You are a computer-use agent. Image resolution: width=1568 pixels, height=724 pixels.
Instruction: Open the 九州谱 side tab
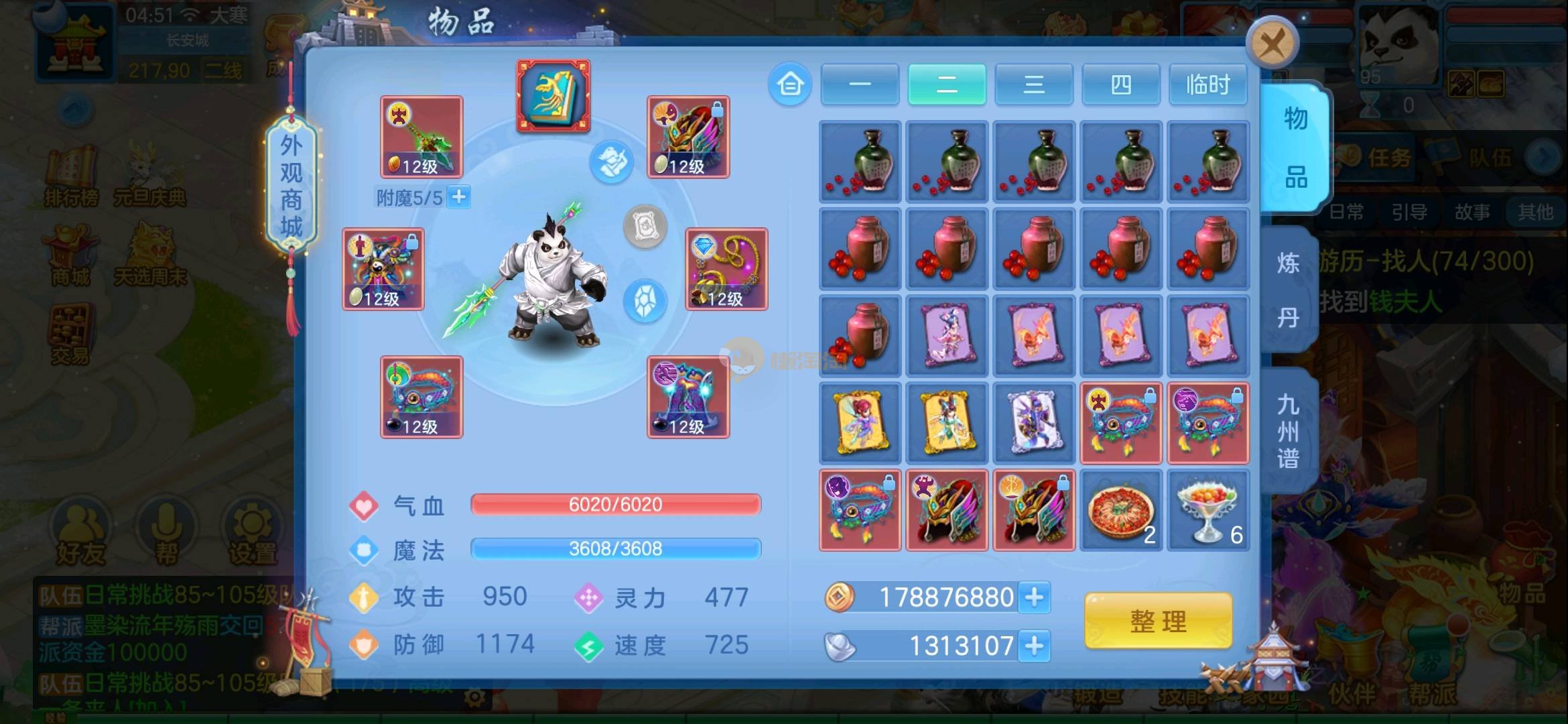tap(1288, 431)
